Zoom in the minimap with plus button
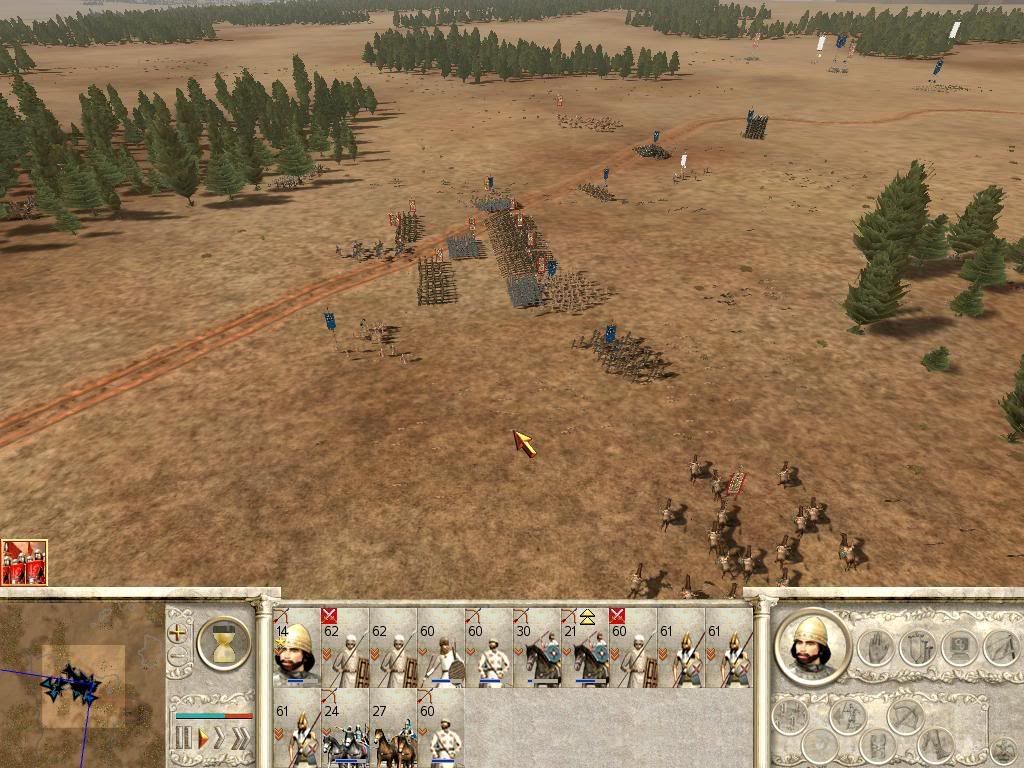This screenshot has width=1024, height=768. [179, 633]
